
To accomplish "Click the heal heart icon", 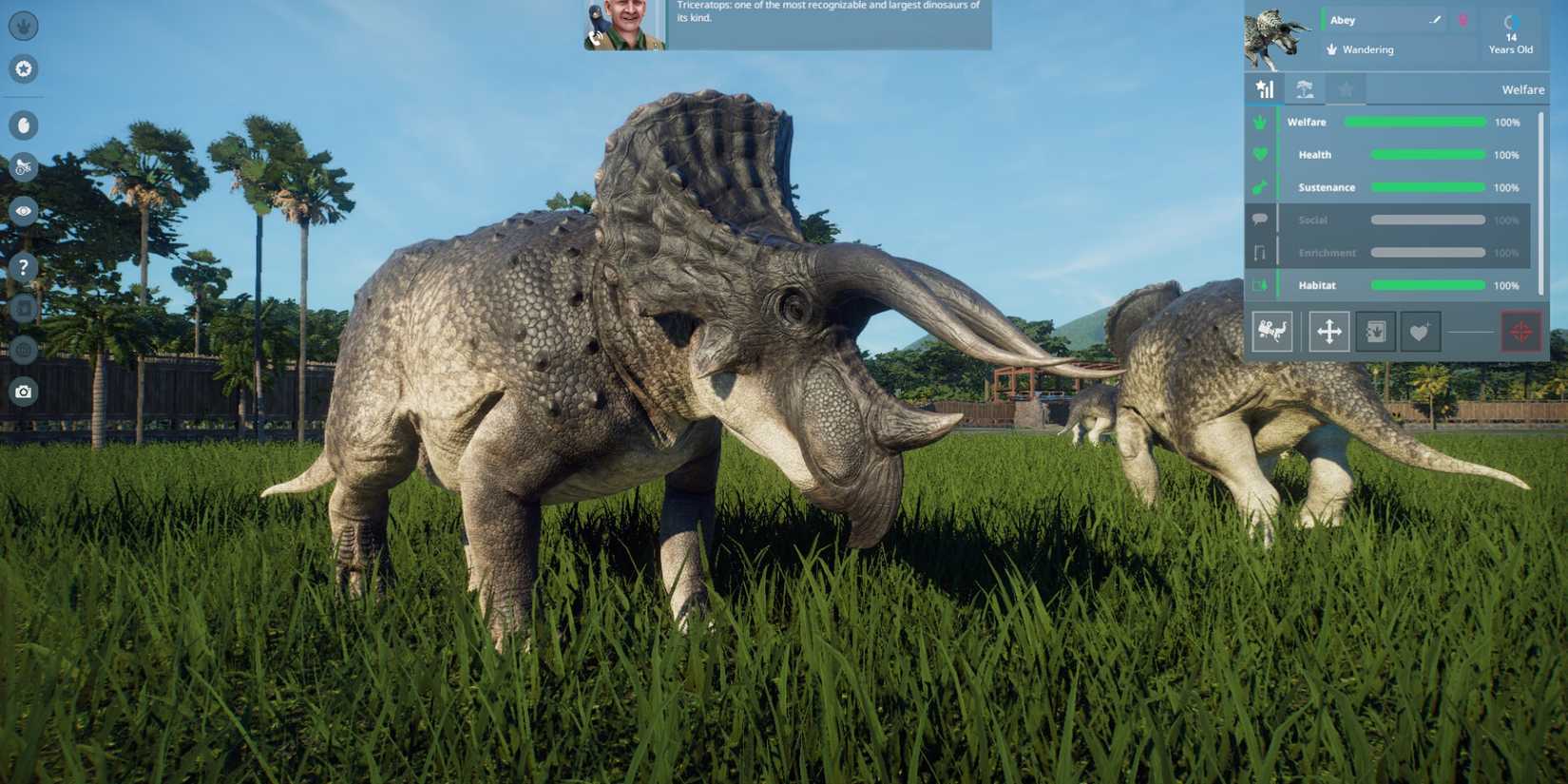I will [1420, 331].
